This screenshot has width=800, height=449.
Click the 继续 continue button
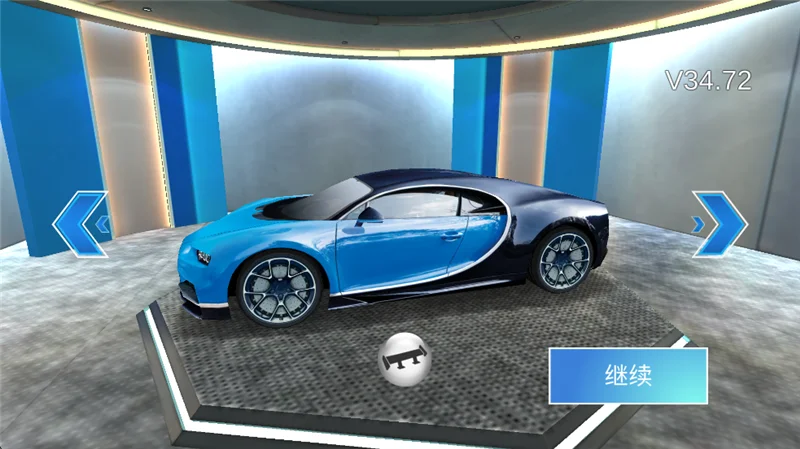point(628,375)
